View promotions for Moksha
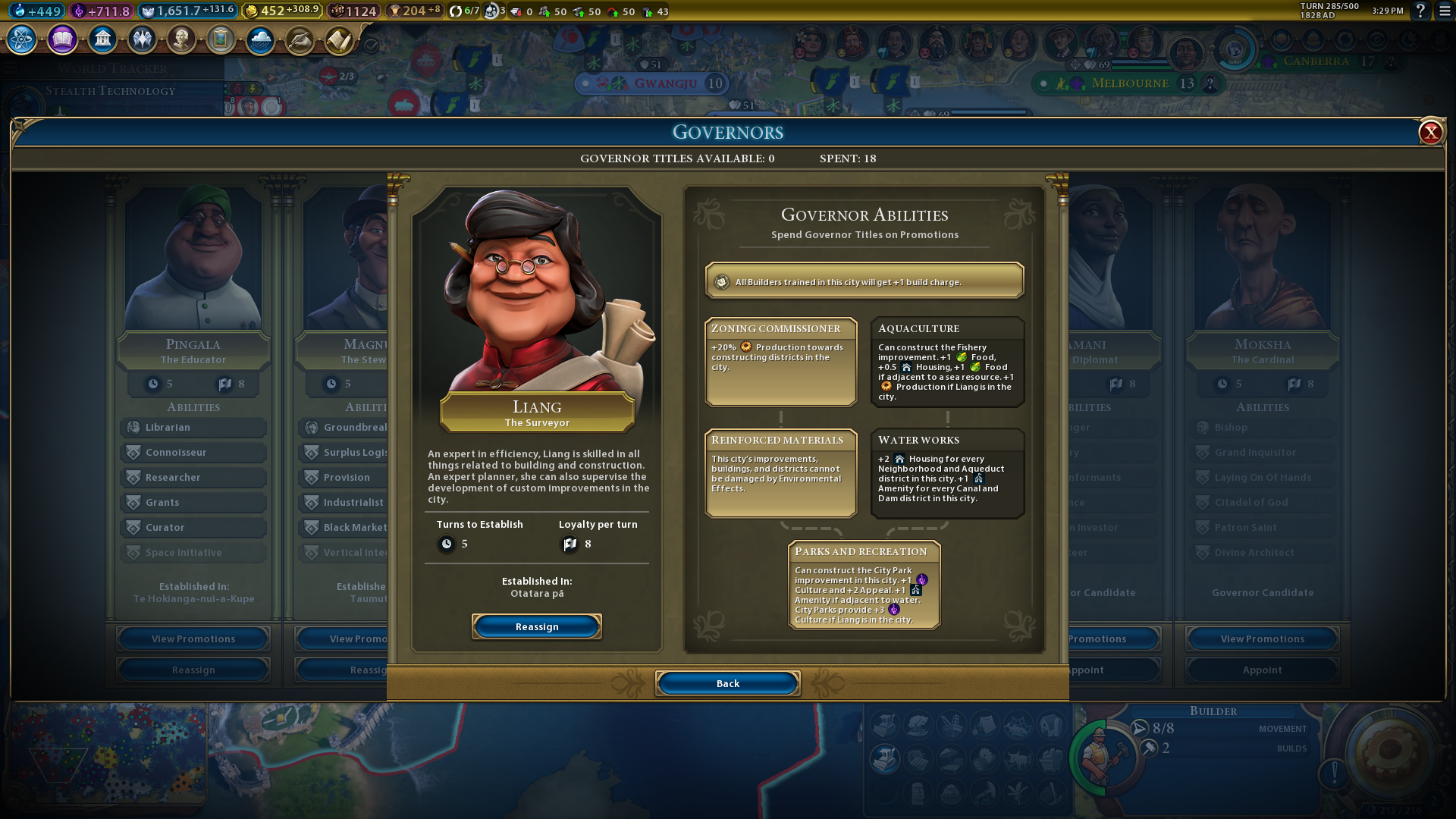The width and height of the screenshot is (1456, 819). [1262, 639]
